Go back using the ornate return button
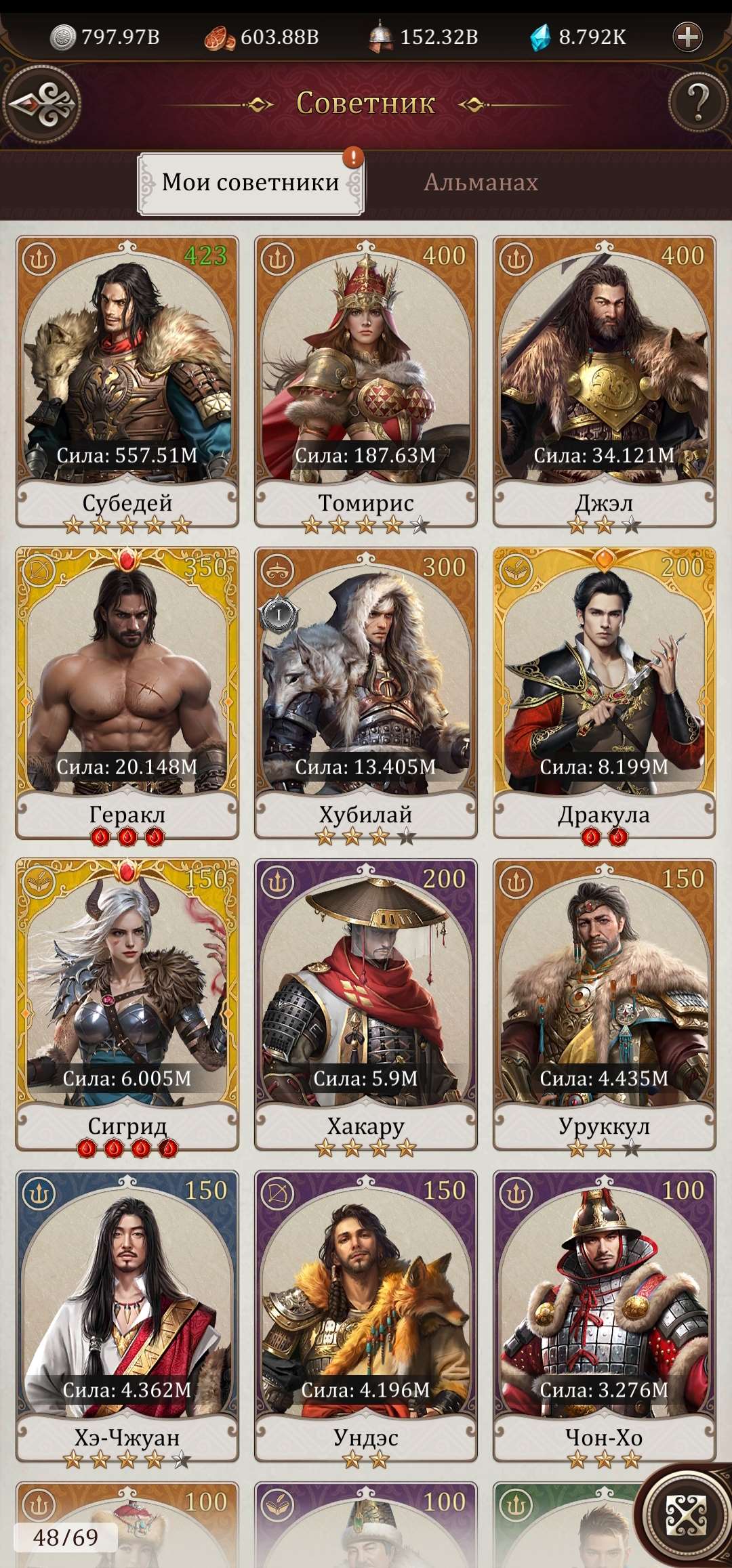Viewport: 732px width, 1568px height. click(x=42, y=105)
